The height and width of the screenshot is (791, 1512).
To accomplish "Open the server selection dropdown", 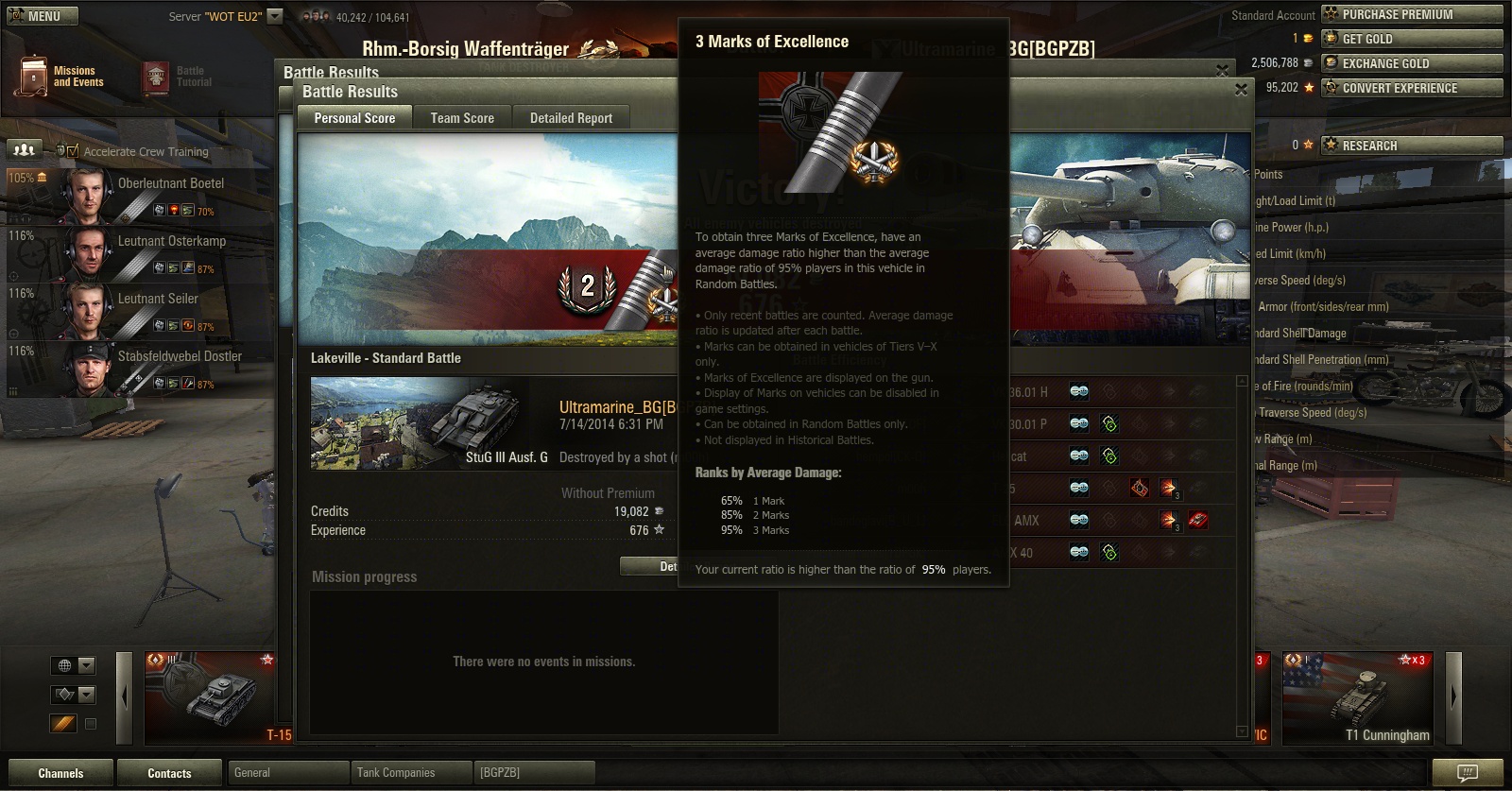I will click(x=275, y=16).
